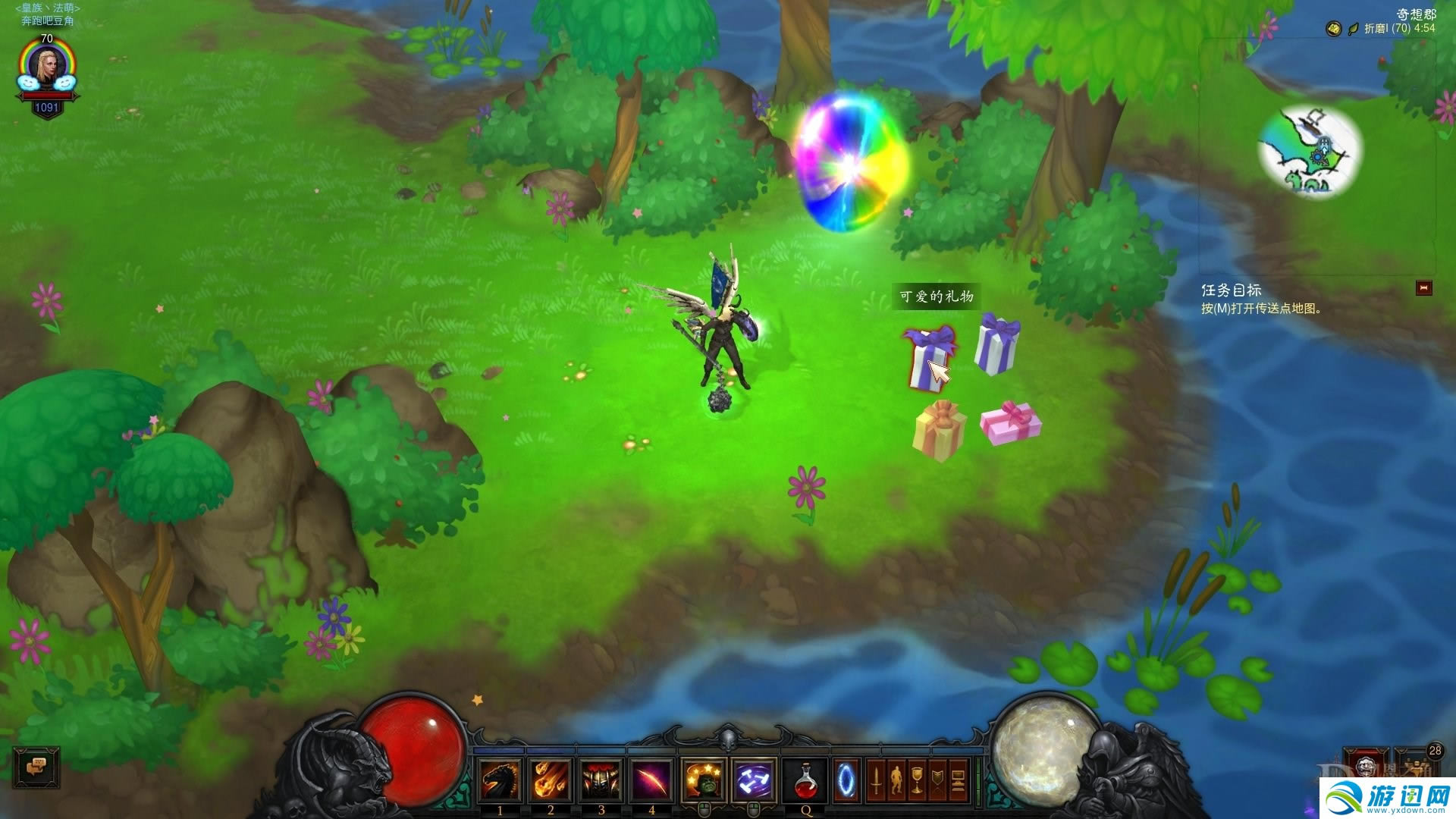Open the shield banner menu button
The image size is (1456, 819).
937,780
